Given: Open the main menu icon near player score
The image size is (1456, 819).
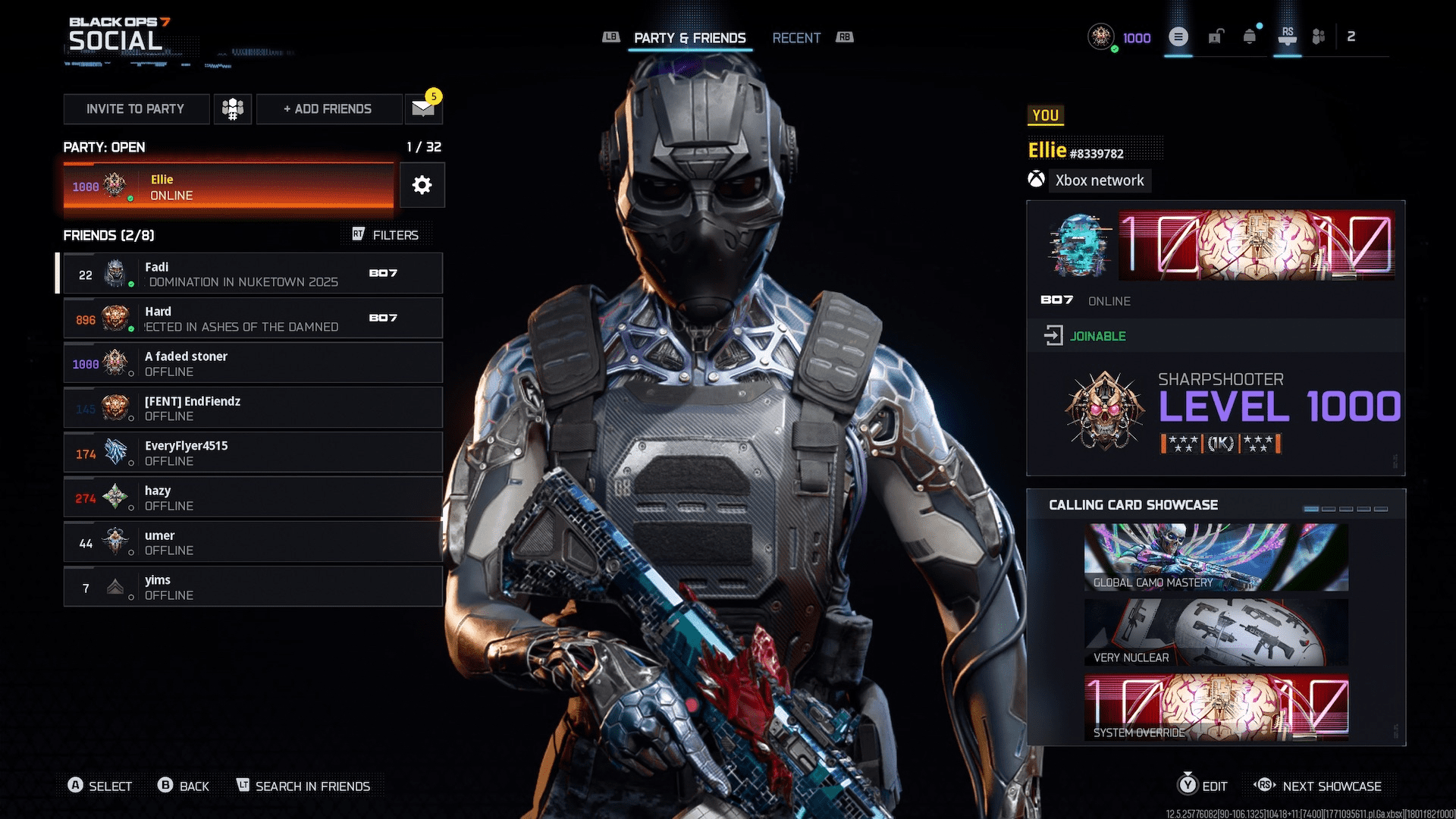Looking at the screenshot, I should [x=1177, y=36].
